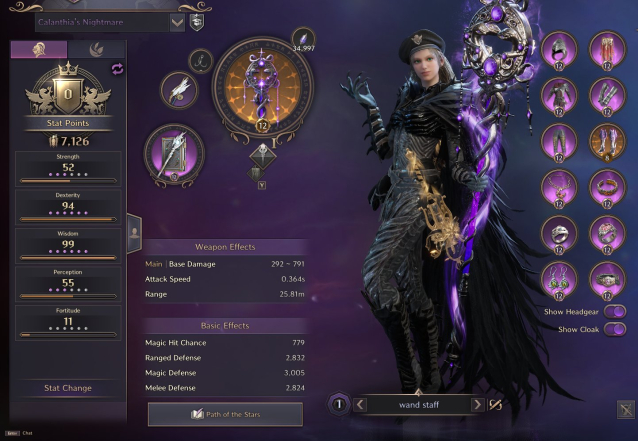Select the pants equipment slot
This screenshot has height=441, width=638.
click(x=559, y=141)
